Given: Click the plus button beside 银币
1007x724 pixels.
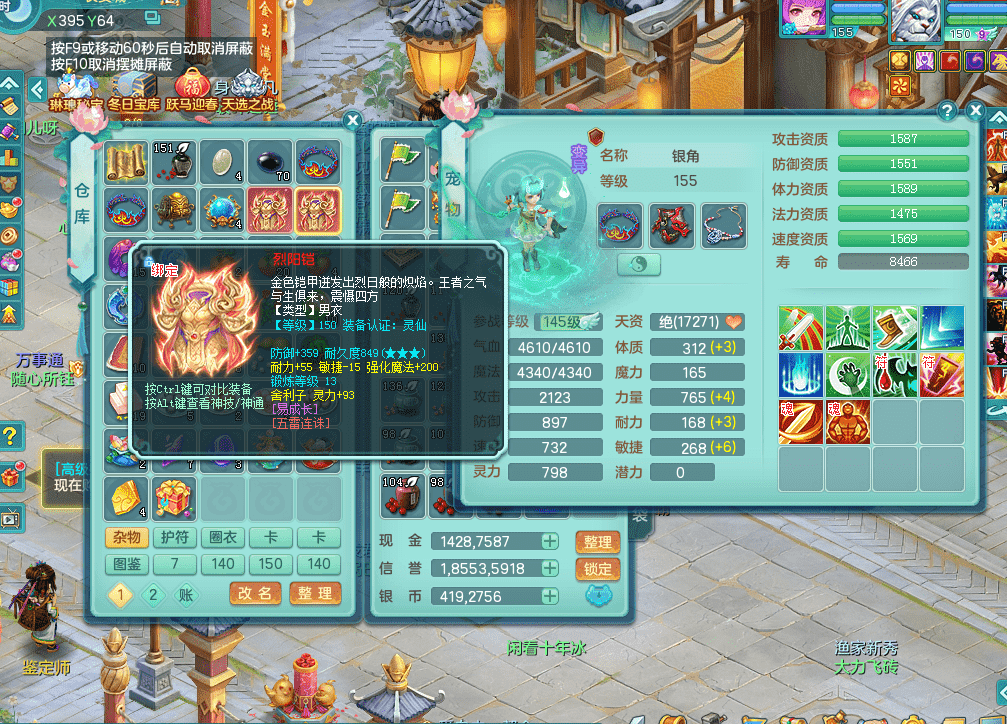Looking at the screenshot, I should click(550, 596).
